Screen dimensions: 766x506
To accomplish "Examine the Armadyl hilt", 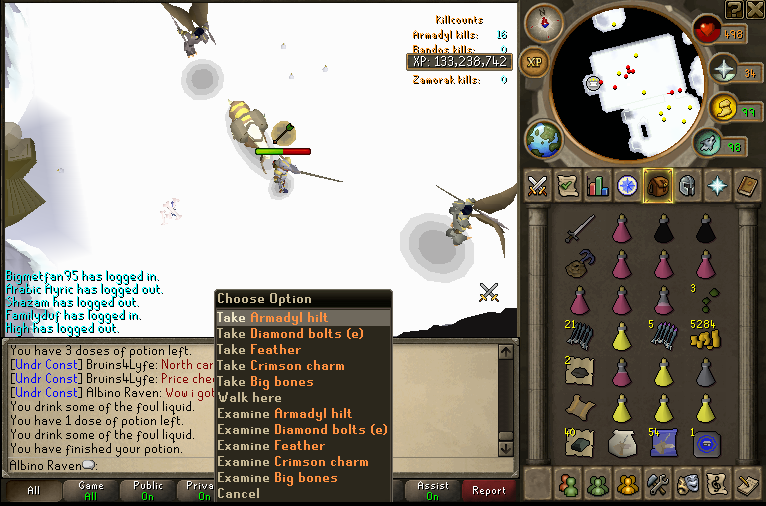I will coord(284,413).
